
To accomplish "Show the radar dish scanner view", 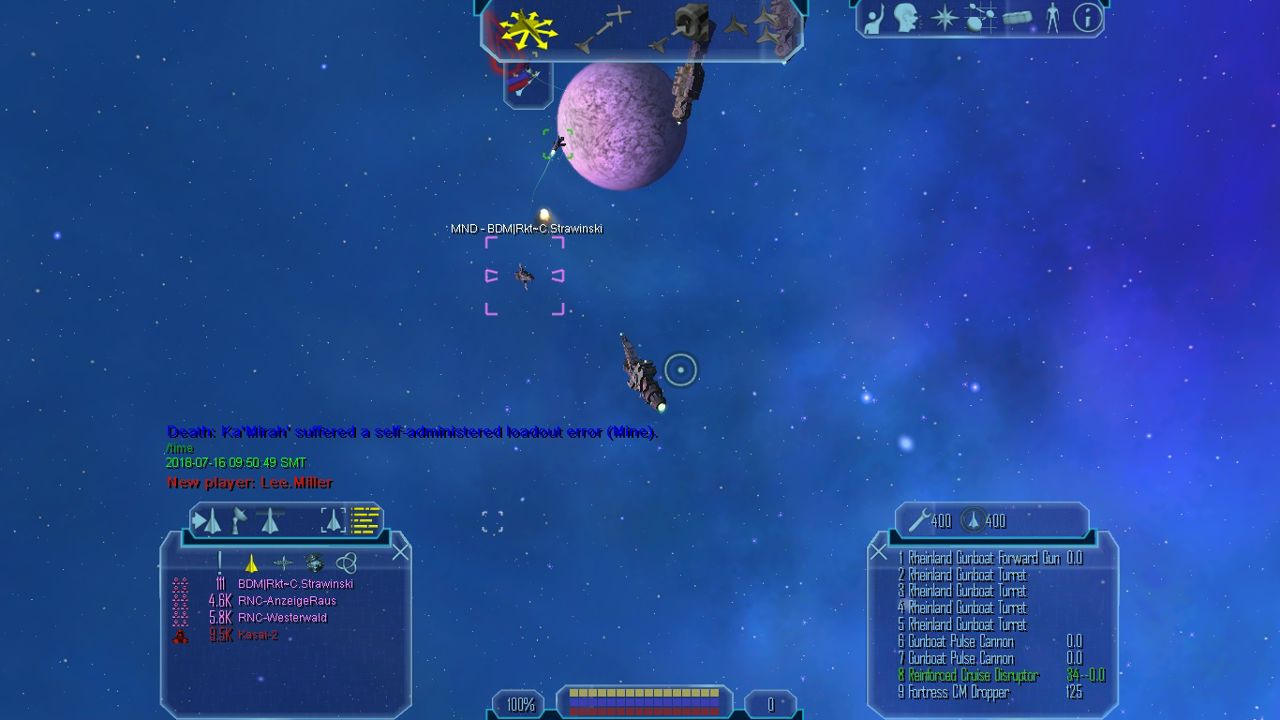I will (239, 520).
